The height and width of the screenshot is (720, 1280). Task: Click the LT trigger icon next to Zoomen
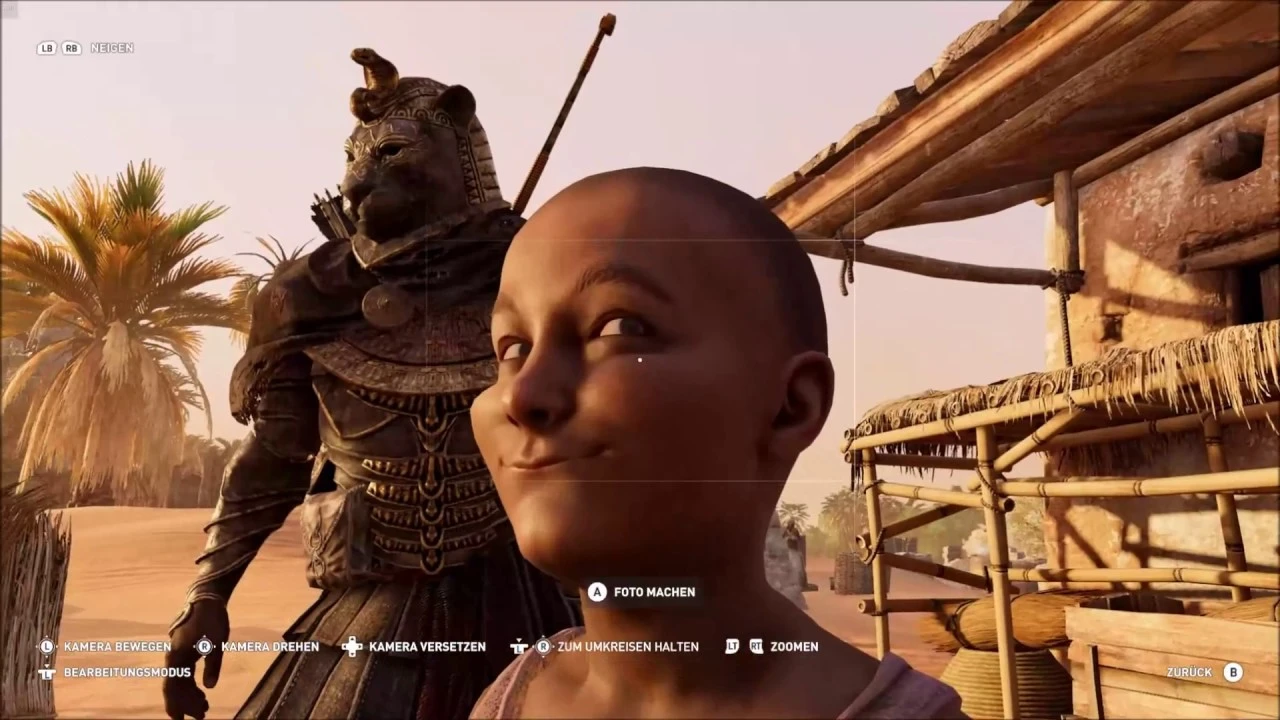tap(731, 647)
